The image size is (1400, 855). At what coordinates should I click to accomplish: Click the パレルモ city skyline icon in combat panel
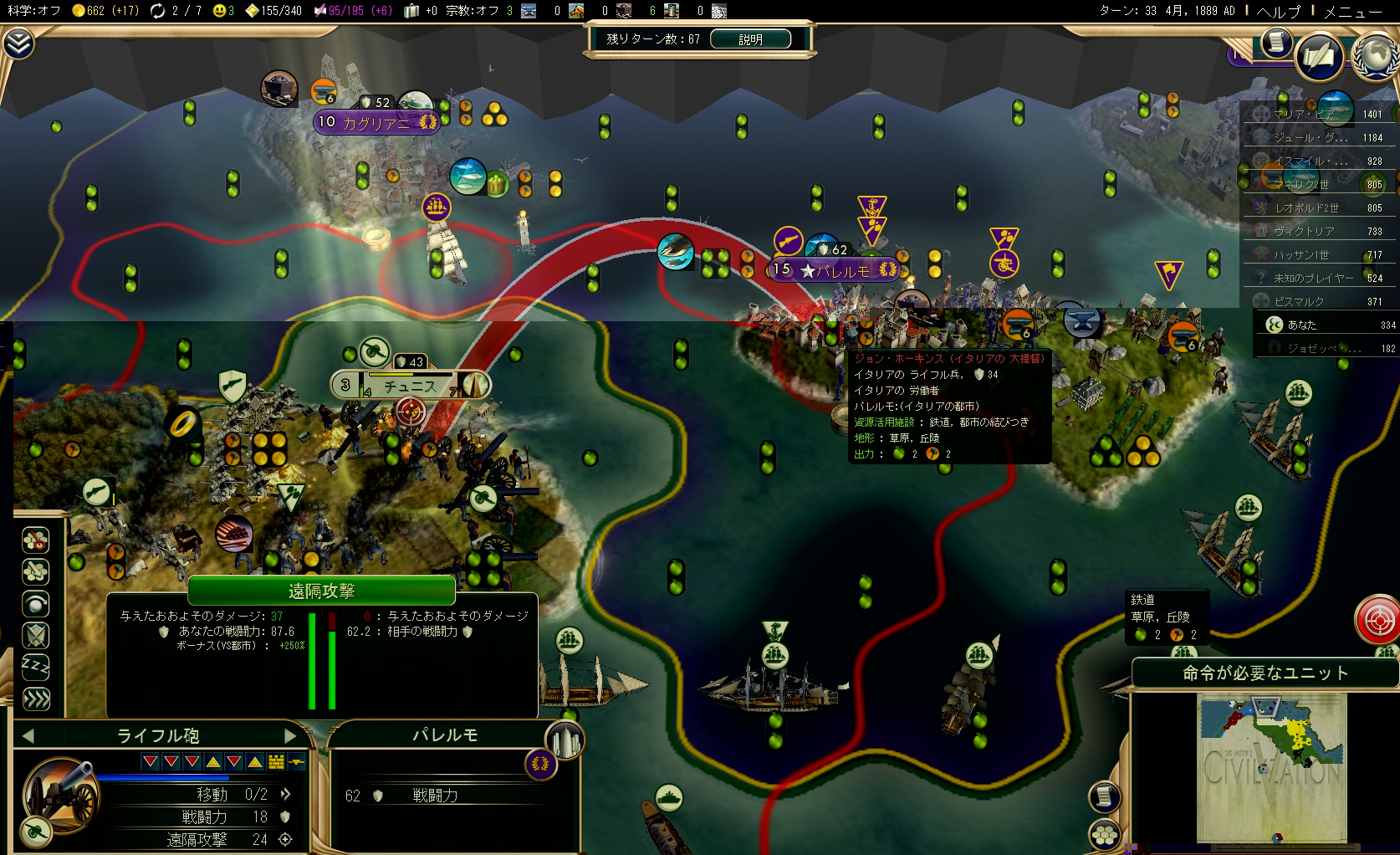(x=565, y=740)
